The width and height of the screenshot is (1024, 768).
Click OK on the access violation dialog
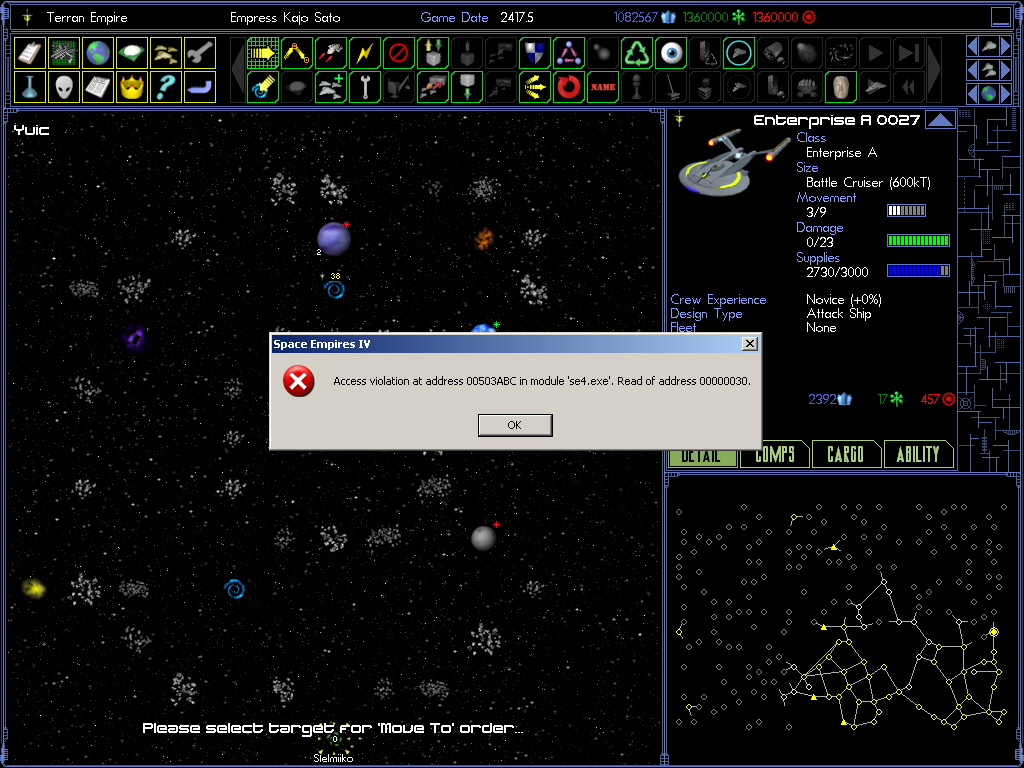click(x=515, y=425)
